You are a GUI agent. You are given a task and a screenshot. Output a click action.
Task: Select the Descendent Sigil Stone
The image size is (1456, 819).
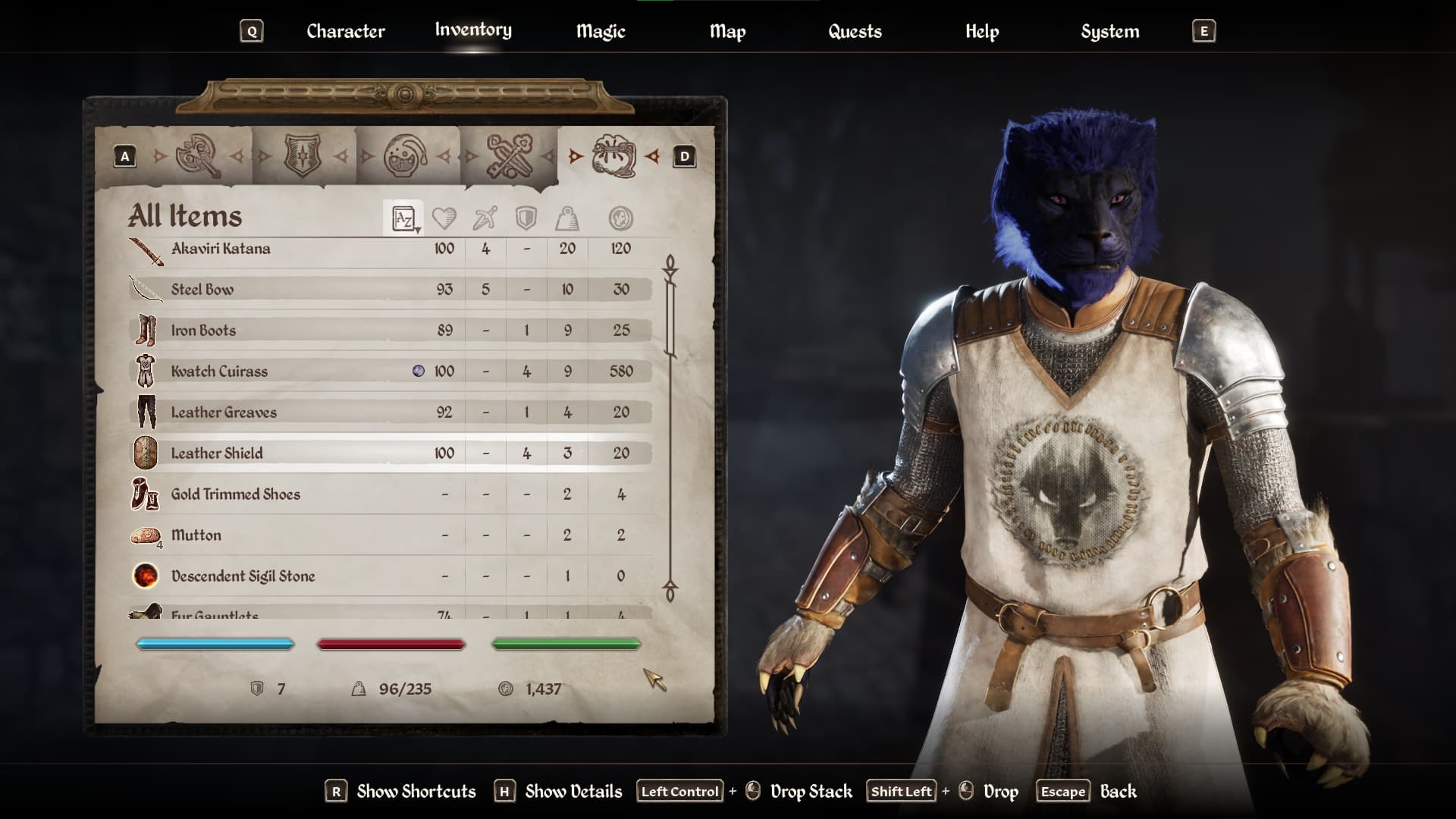point(243,576)
